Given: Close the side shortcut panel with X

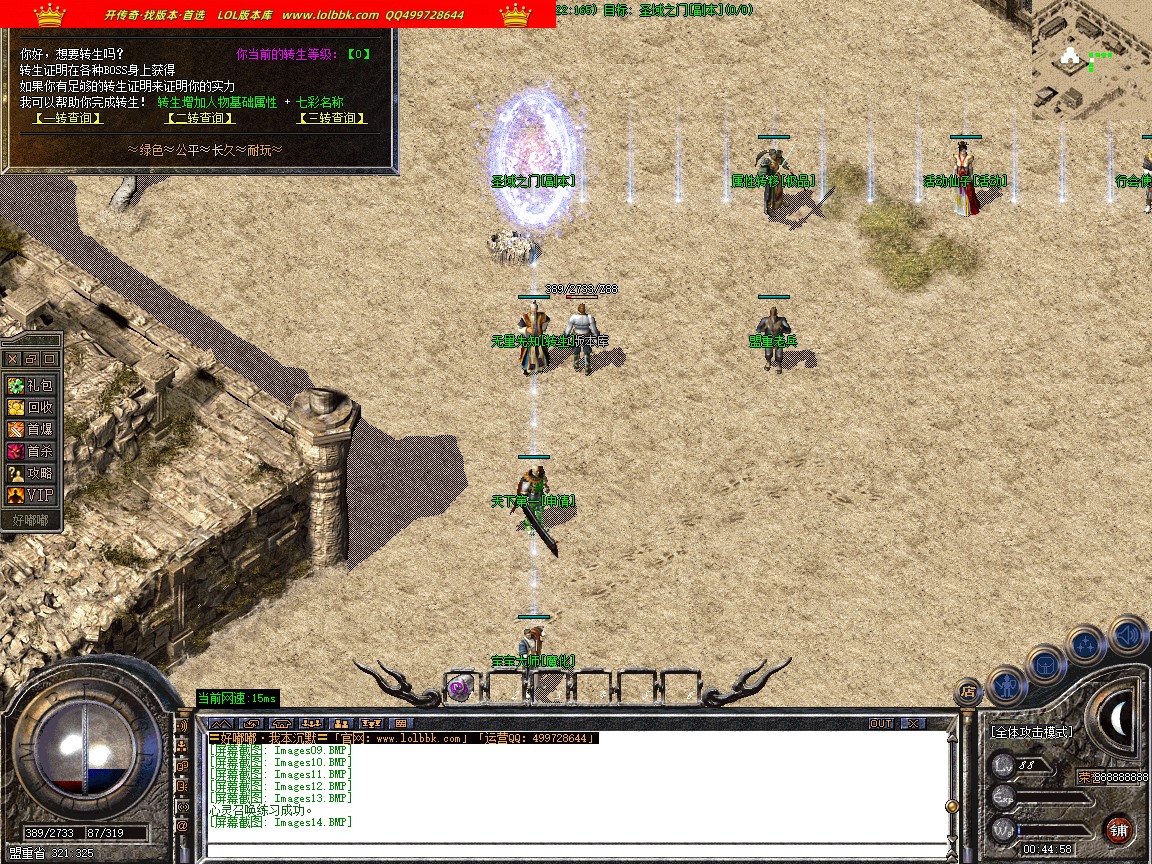Looking at the screenshot, I should coord(12,358).
